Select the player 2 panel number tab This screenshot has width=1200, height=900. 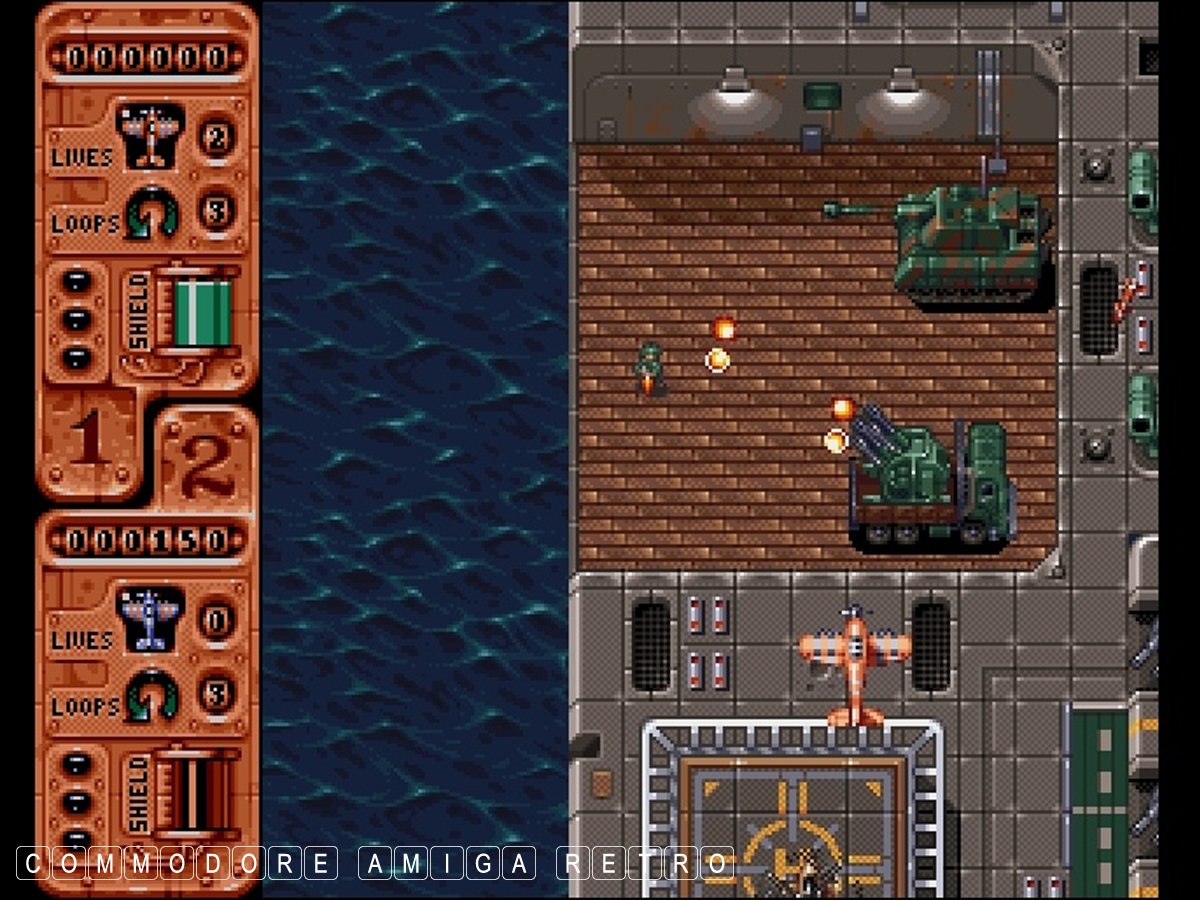click(206, 457)
